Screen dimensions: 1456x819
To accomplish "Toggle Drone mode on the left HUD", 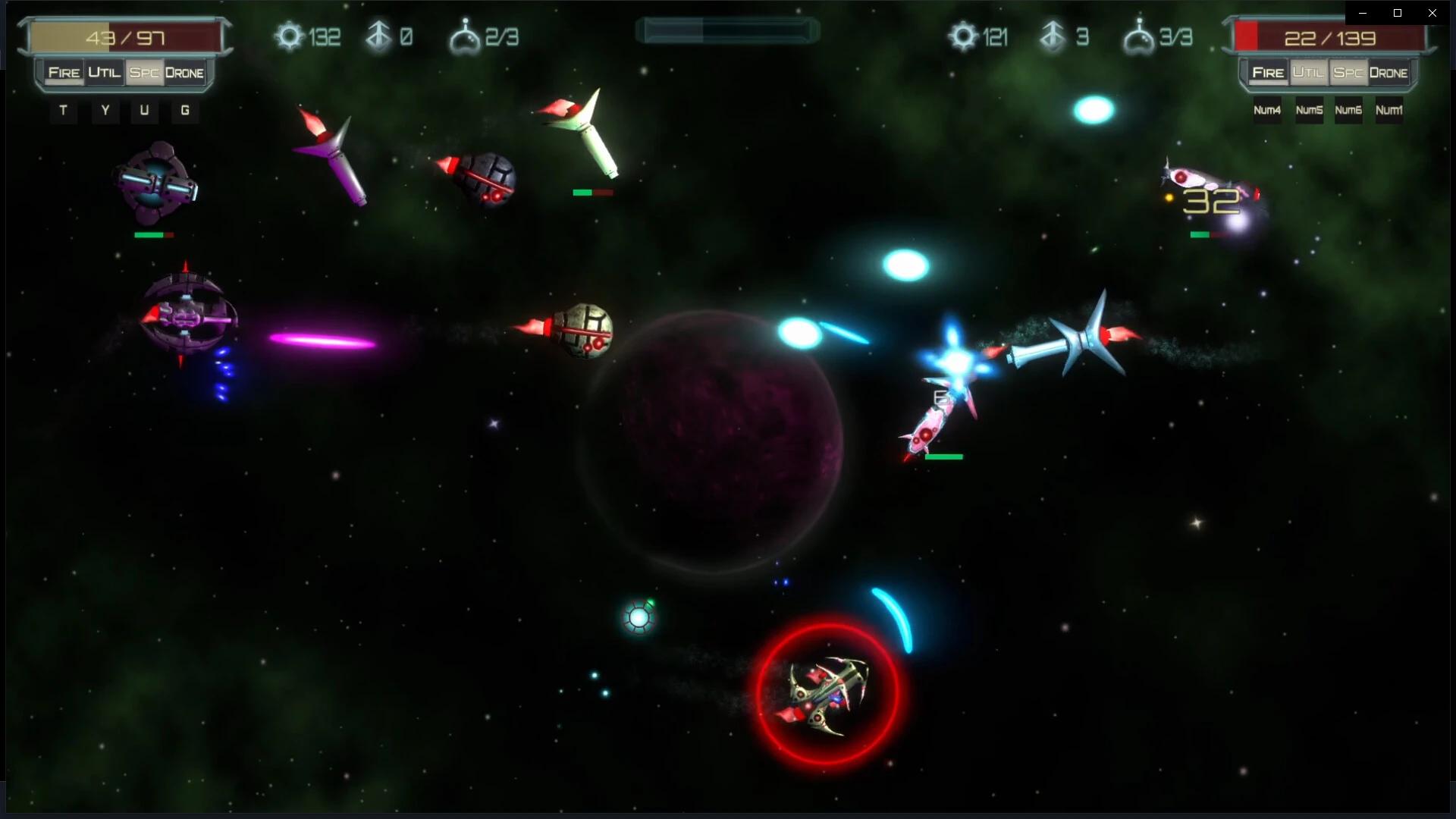I will (x=184, y=73).
